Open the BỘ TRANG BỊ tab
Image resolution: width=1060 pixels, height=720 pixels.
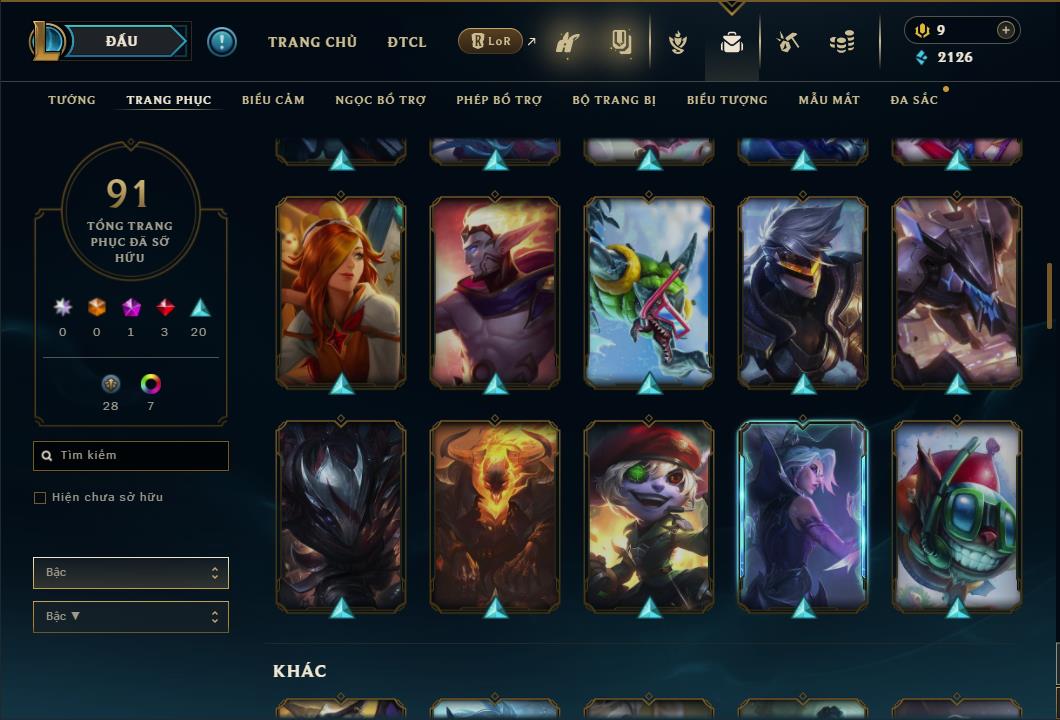coord(614,100)
